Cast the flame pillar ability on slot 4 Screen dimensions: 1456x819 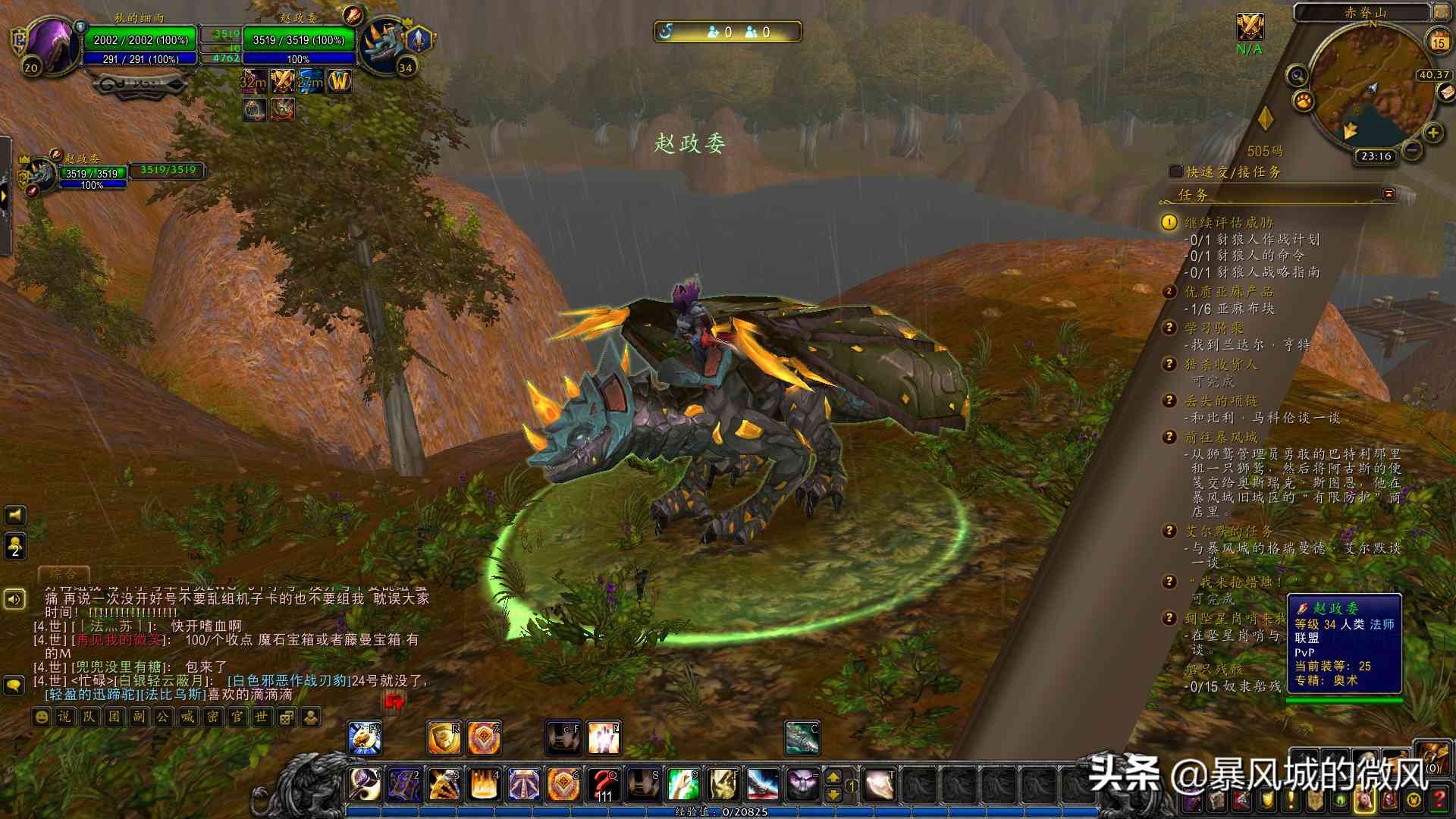click(485, 784)
